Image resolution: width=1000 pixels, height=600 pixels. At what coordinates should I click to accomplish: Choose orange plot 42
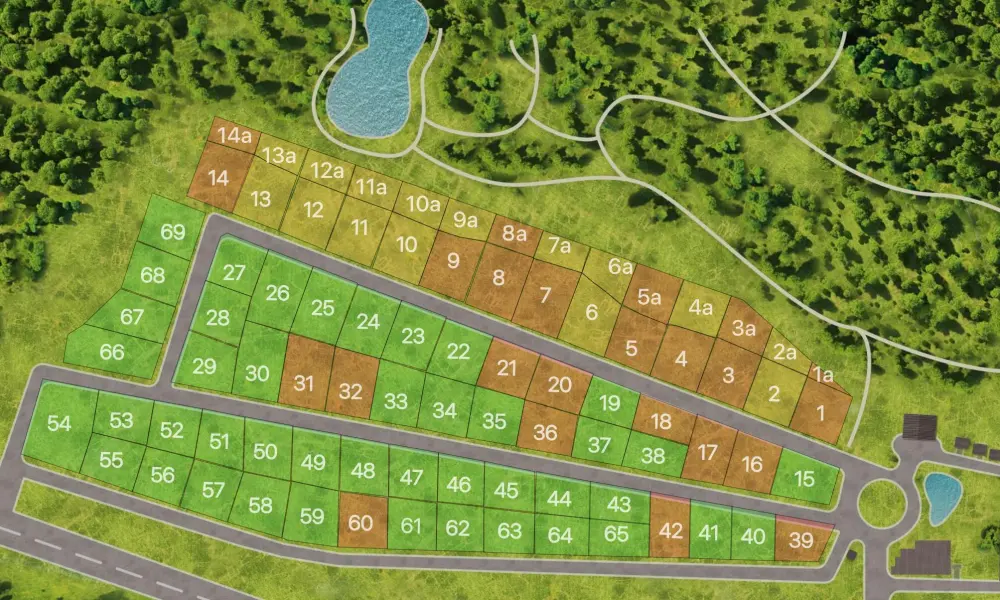coord(670,529)
